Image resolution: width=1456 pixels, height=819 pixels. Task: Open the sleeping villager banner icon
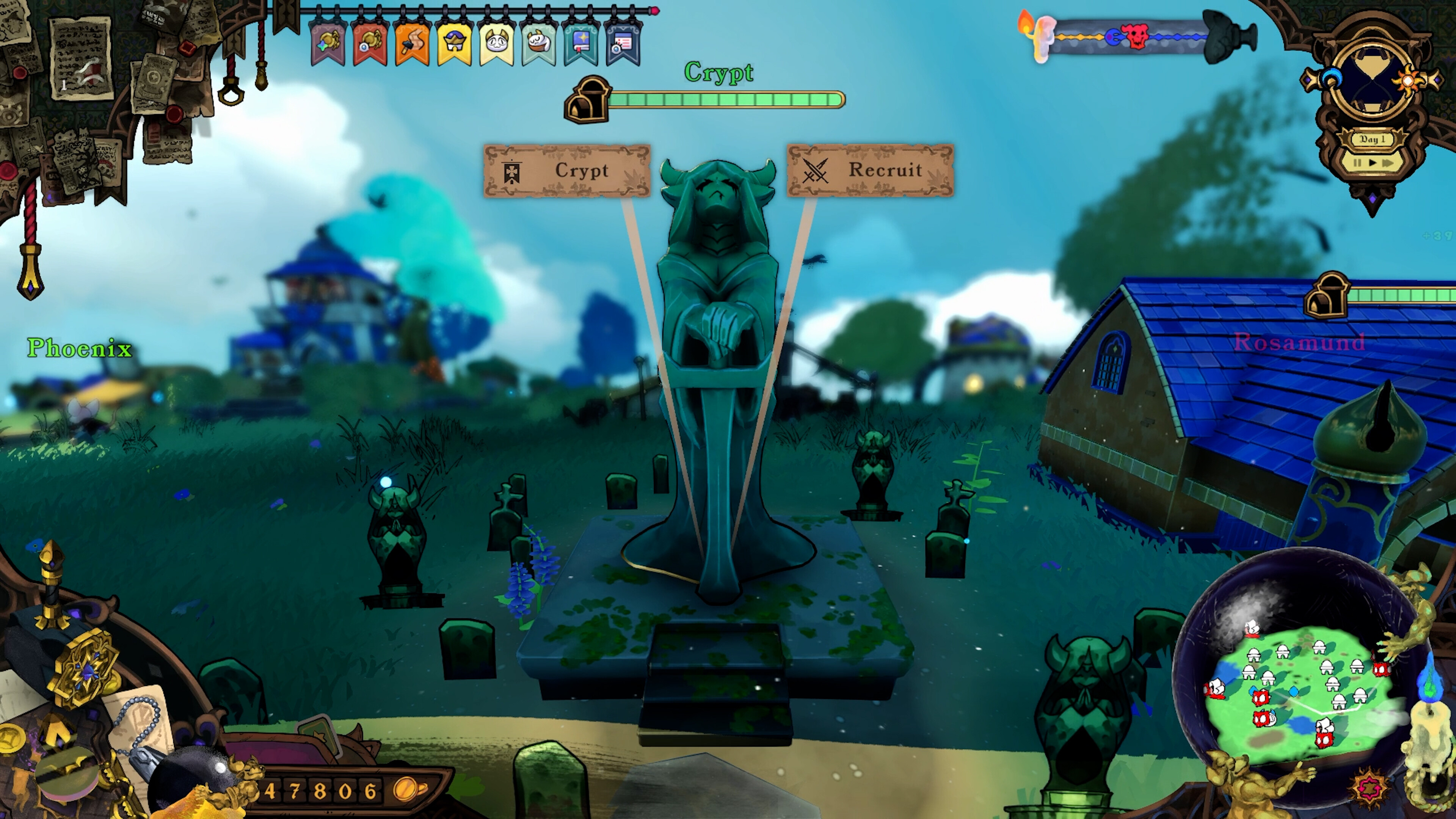pos(538,42)
